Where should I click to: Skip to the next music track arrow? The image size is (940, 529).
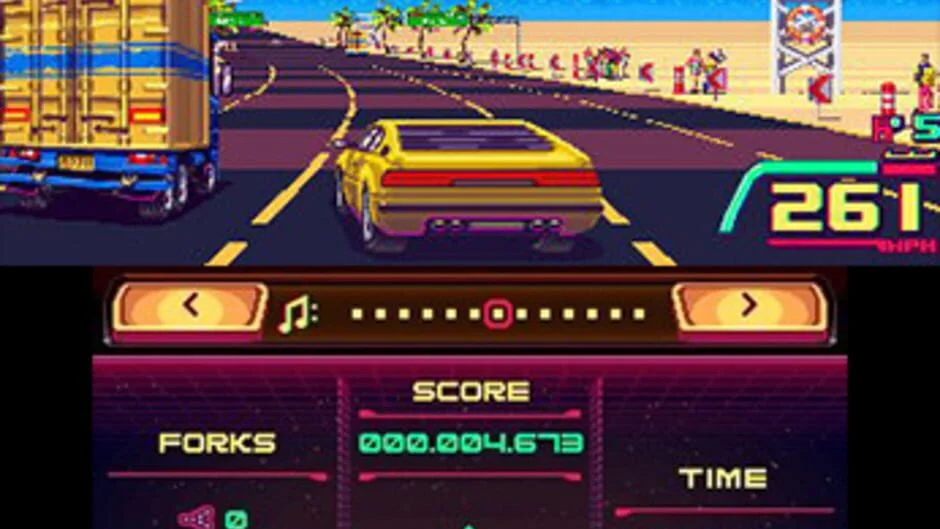749,309
